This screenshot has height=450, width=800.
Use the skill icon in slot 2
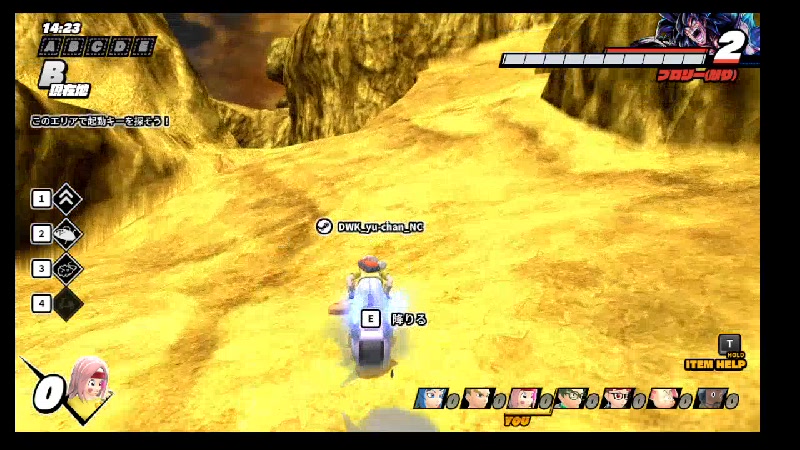tap(68, 234)
